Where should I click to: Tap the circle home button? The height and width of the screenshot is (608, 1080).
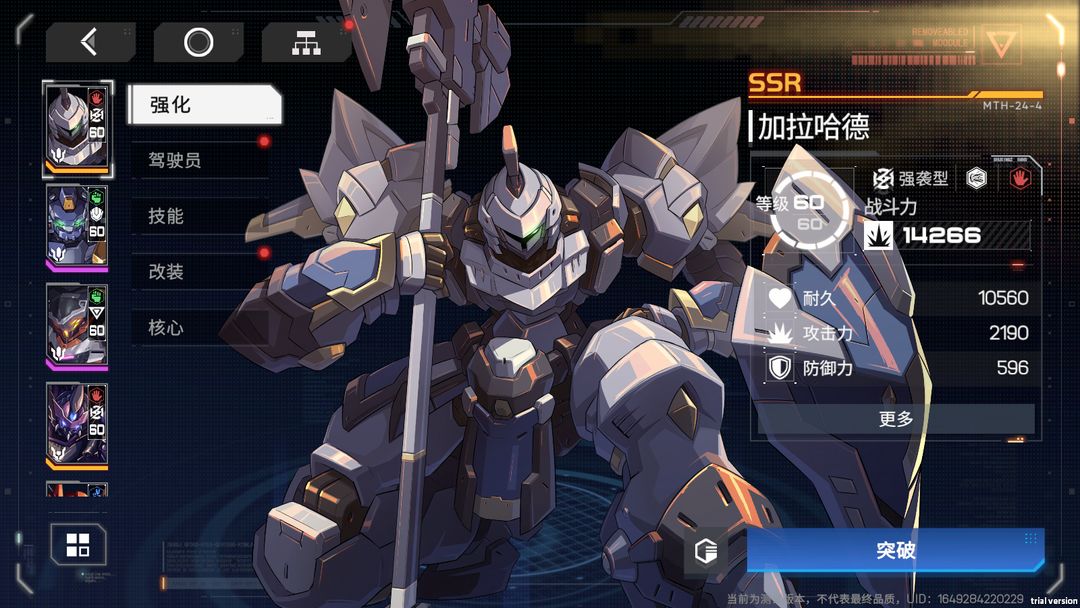pyautogui.click(x=198, y=42)
